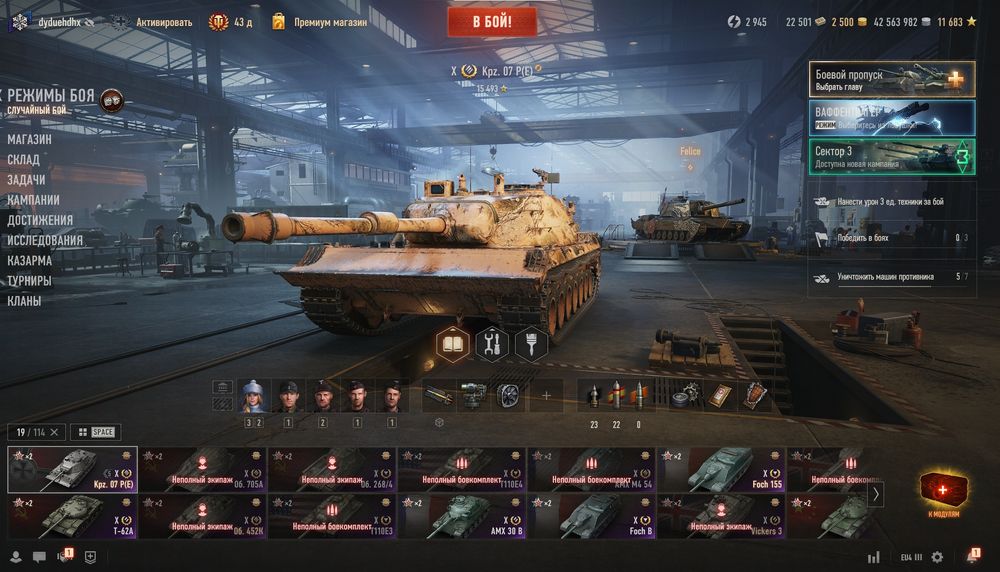Open the Боевой пропуск banner
This screenshot has width=1000, height=572.
tap(892, 79)
